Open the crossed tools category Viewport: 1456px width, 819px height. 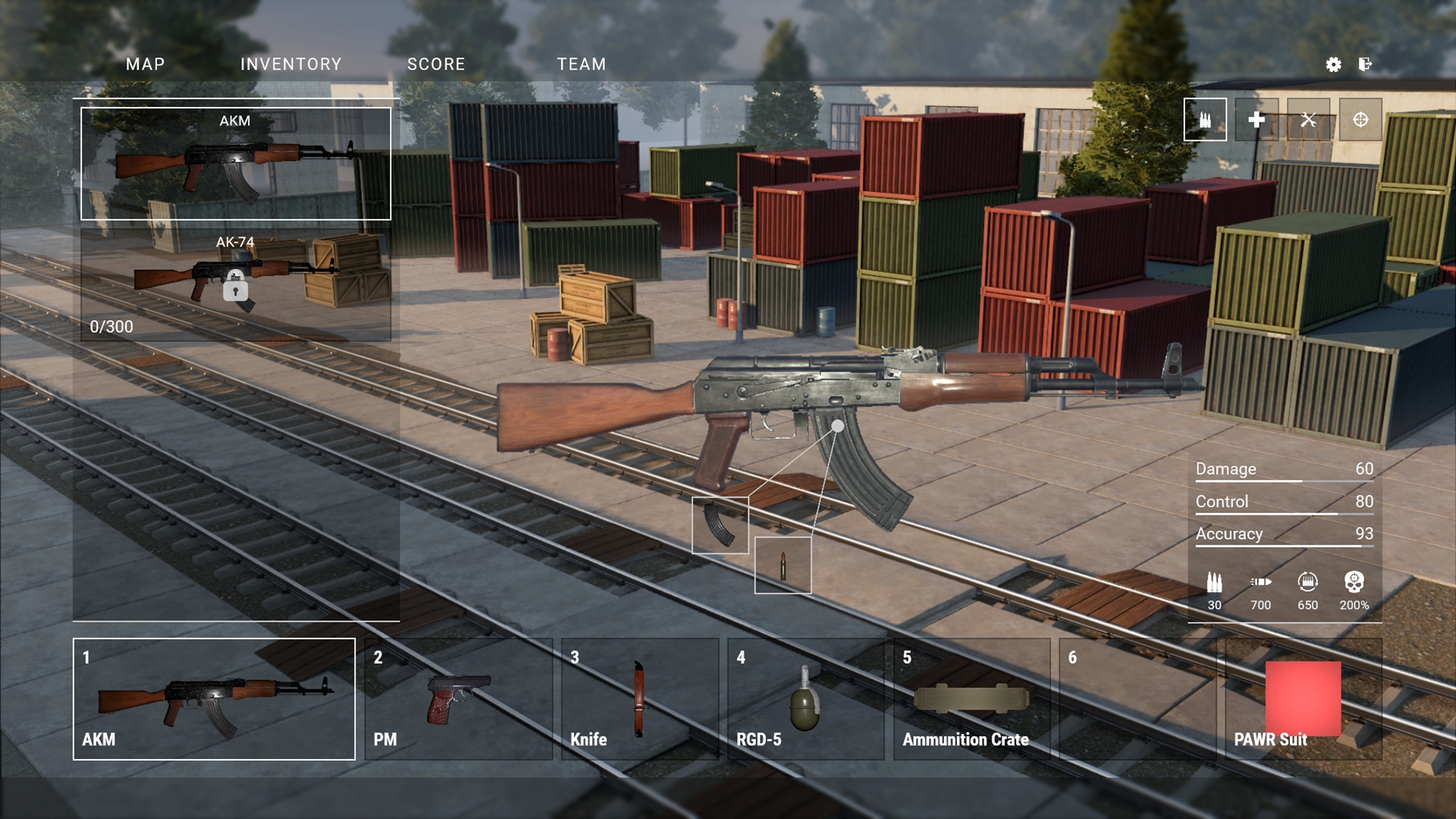[x=1308, y=120]
